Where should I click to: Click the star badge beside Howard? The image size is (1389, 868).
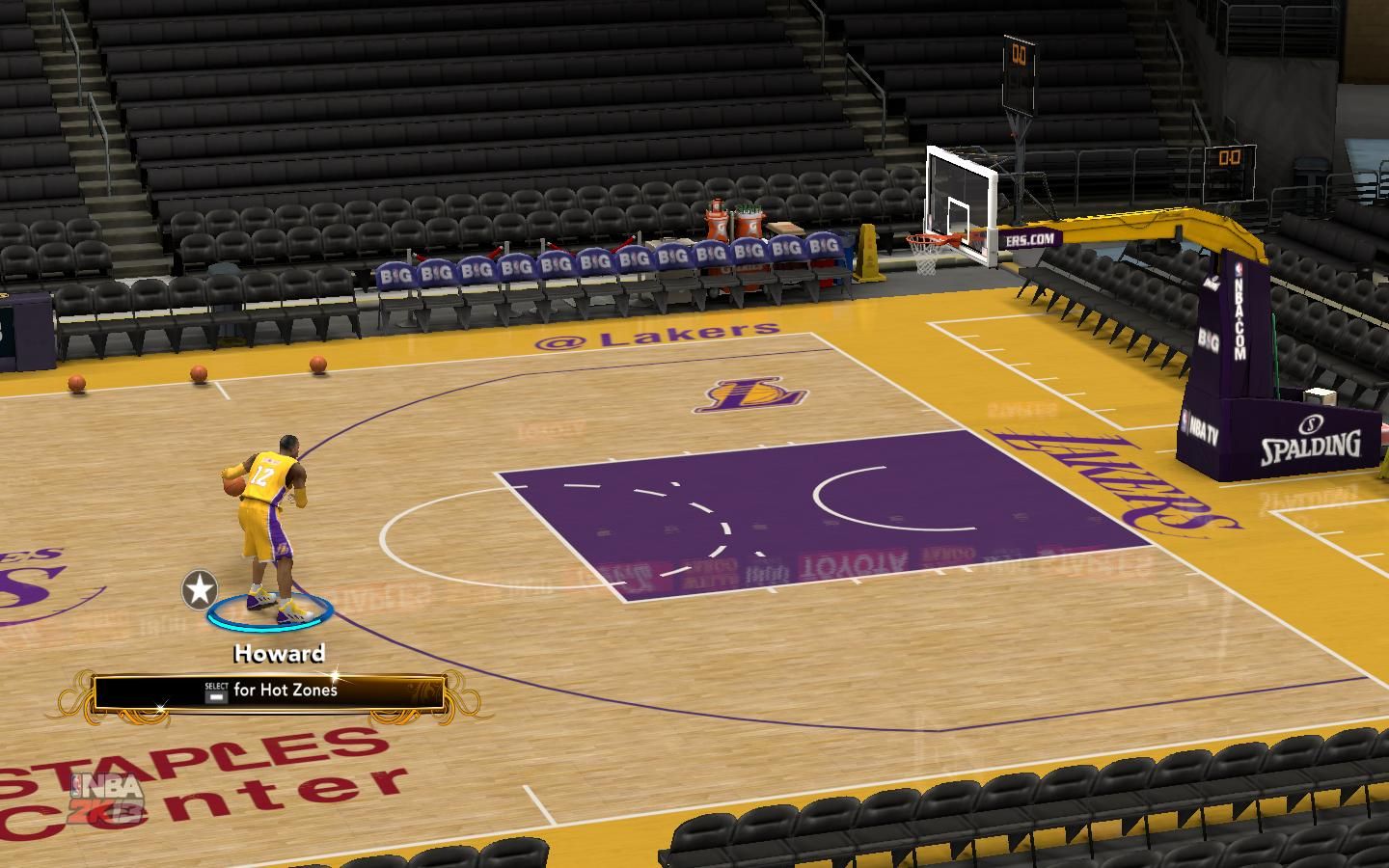point(200,588)
